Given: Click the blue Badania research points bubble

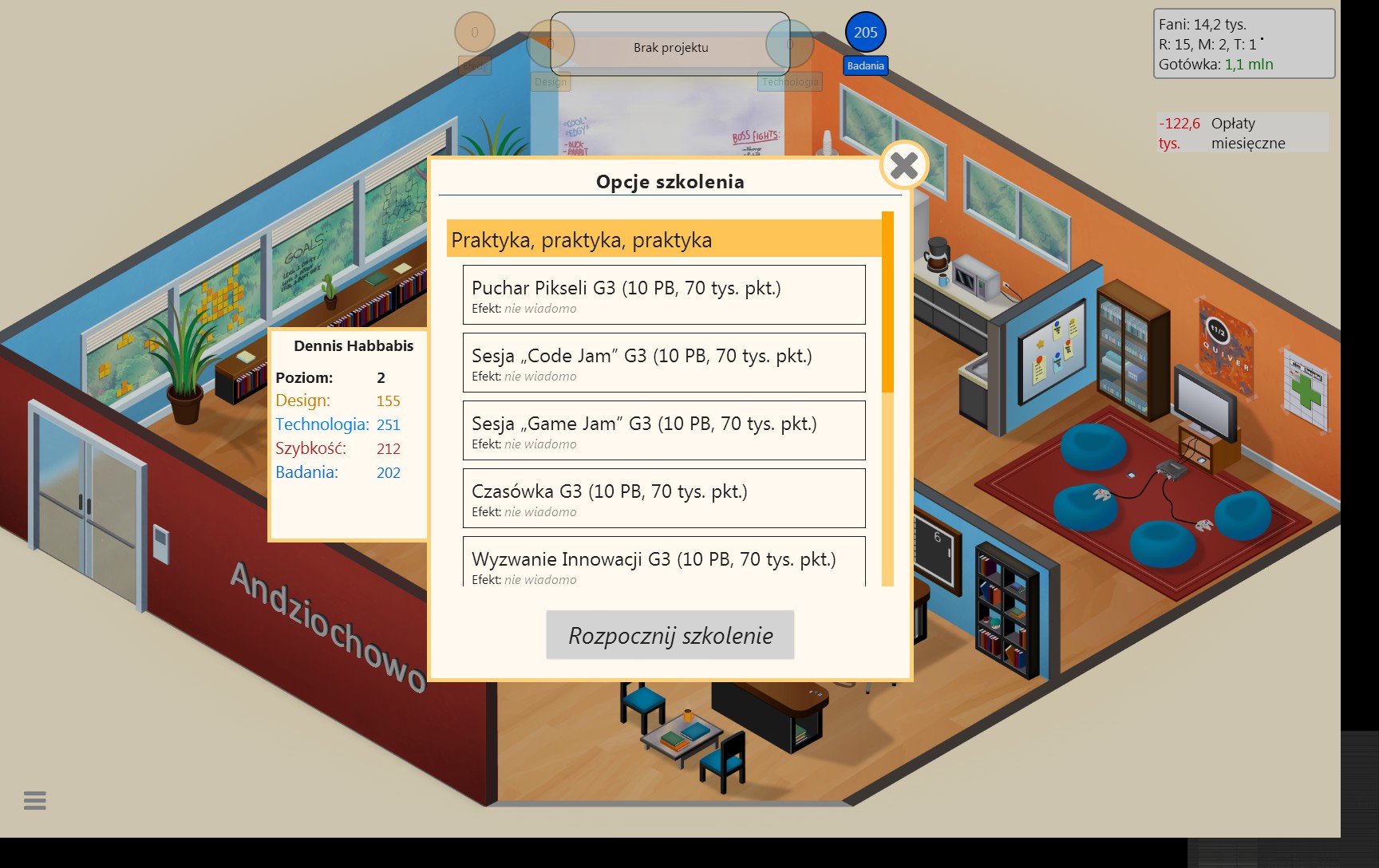Looking at the screenshot, I should tap(865, 34).
